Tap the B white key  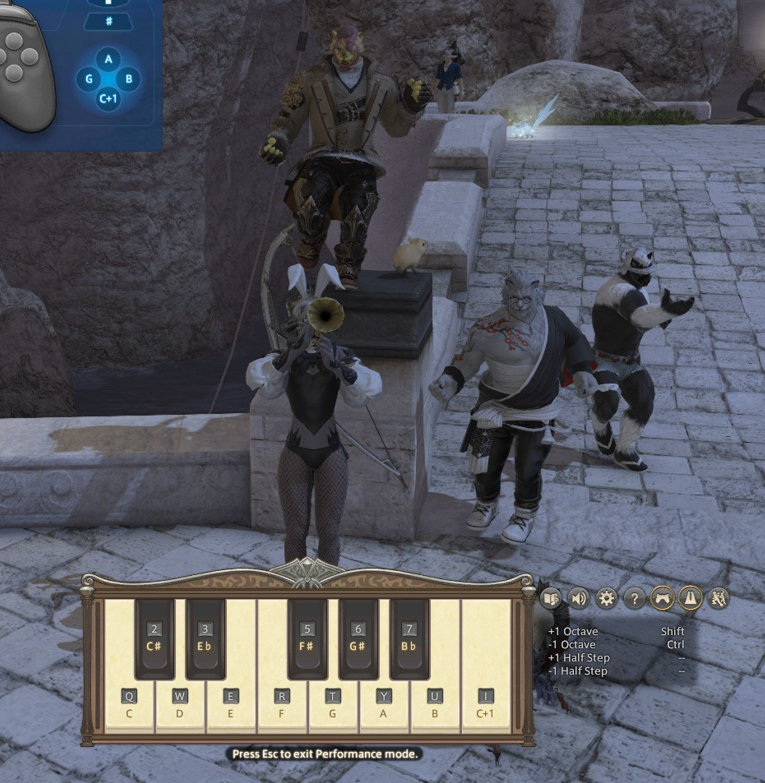[x=435, y=705]
